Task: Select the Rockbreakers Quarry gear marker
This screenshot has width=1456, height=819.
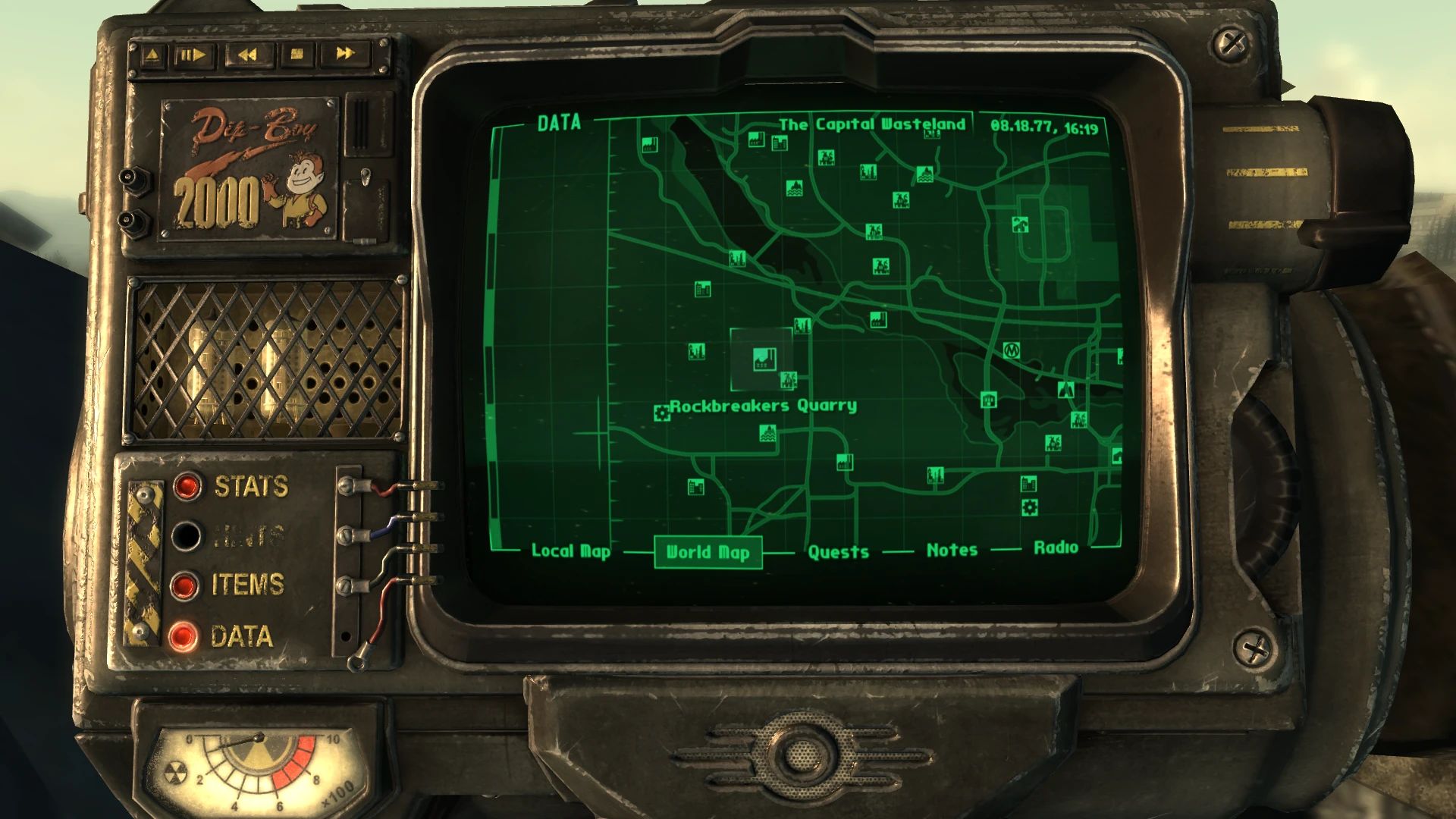Action: tap(663, 413)
